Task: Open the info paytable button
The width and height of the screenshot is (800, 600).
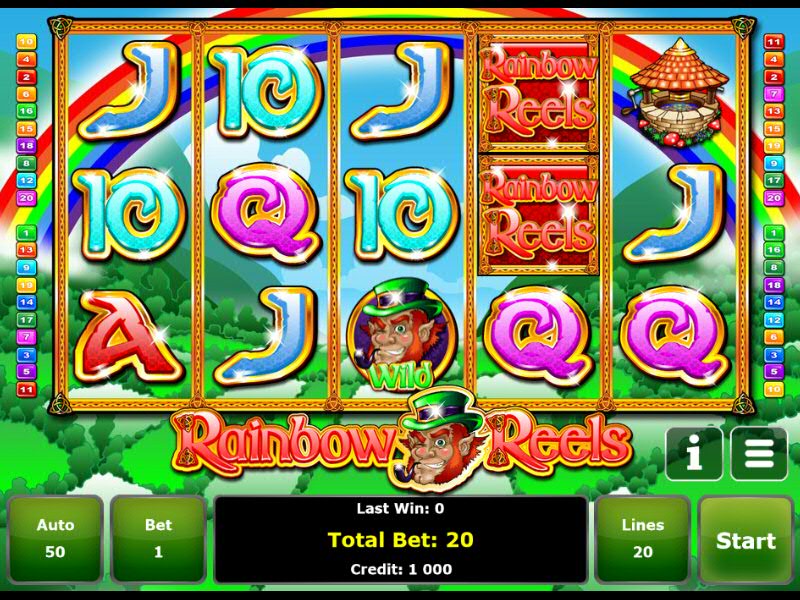Action: click(694, 455)
